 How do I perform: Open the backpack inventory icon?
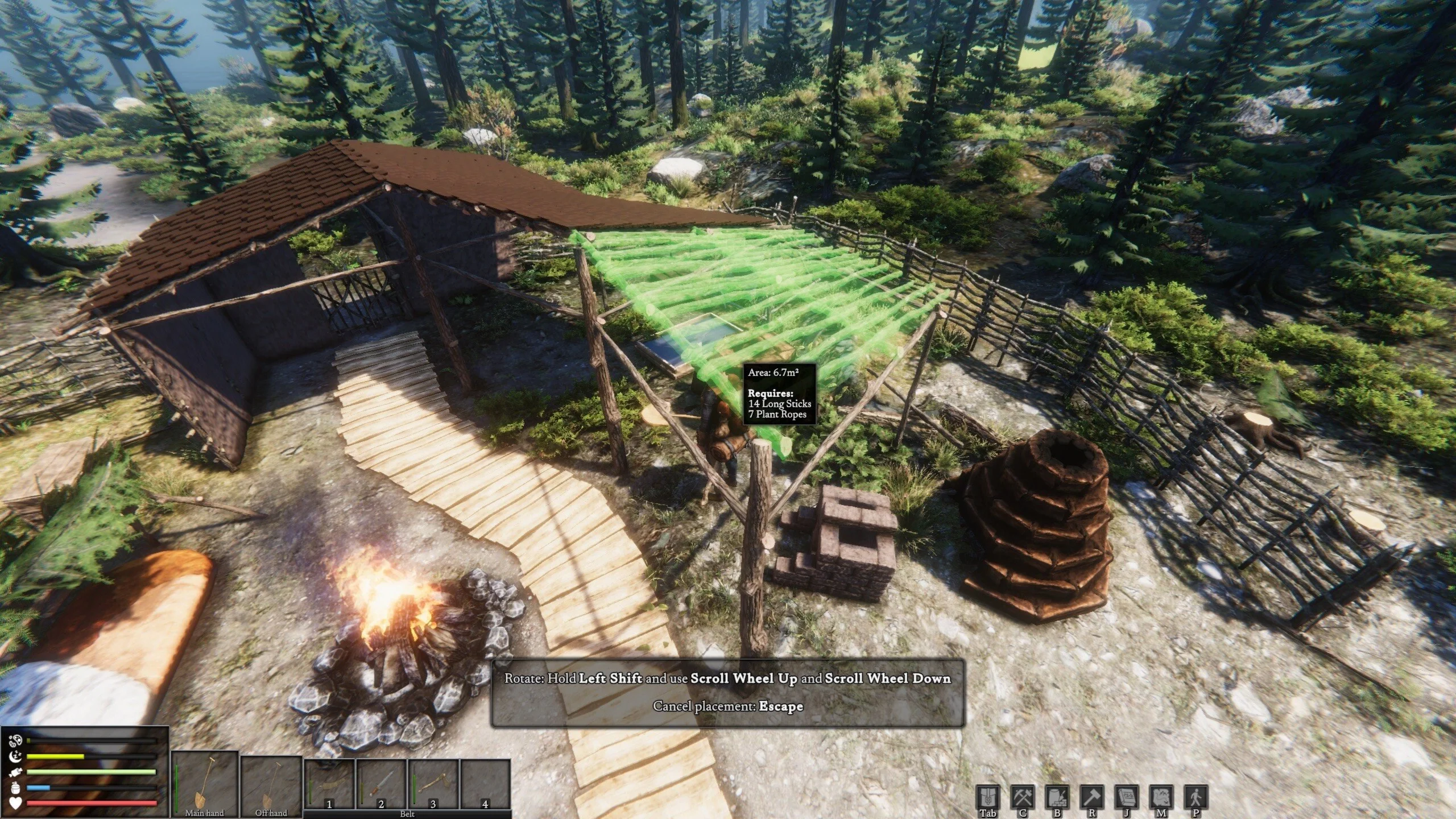(987, 797)
